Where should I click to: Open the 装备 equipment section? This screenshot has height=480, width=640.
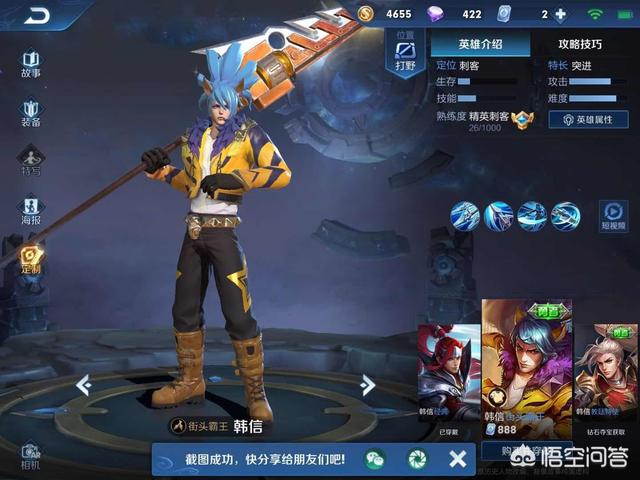[x=31, y=112]
